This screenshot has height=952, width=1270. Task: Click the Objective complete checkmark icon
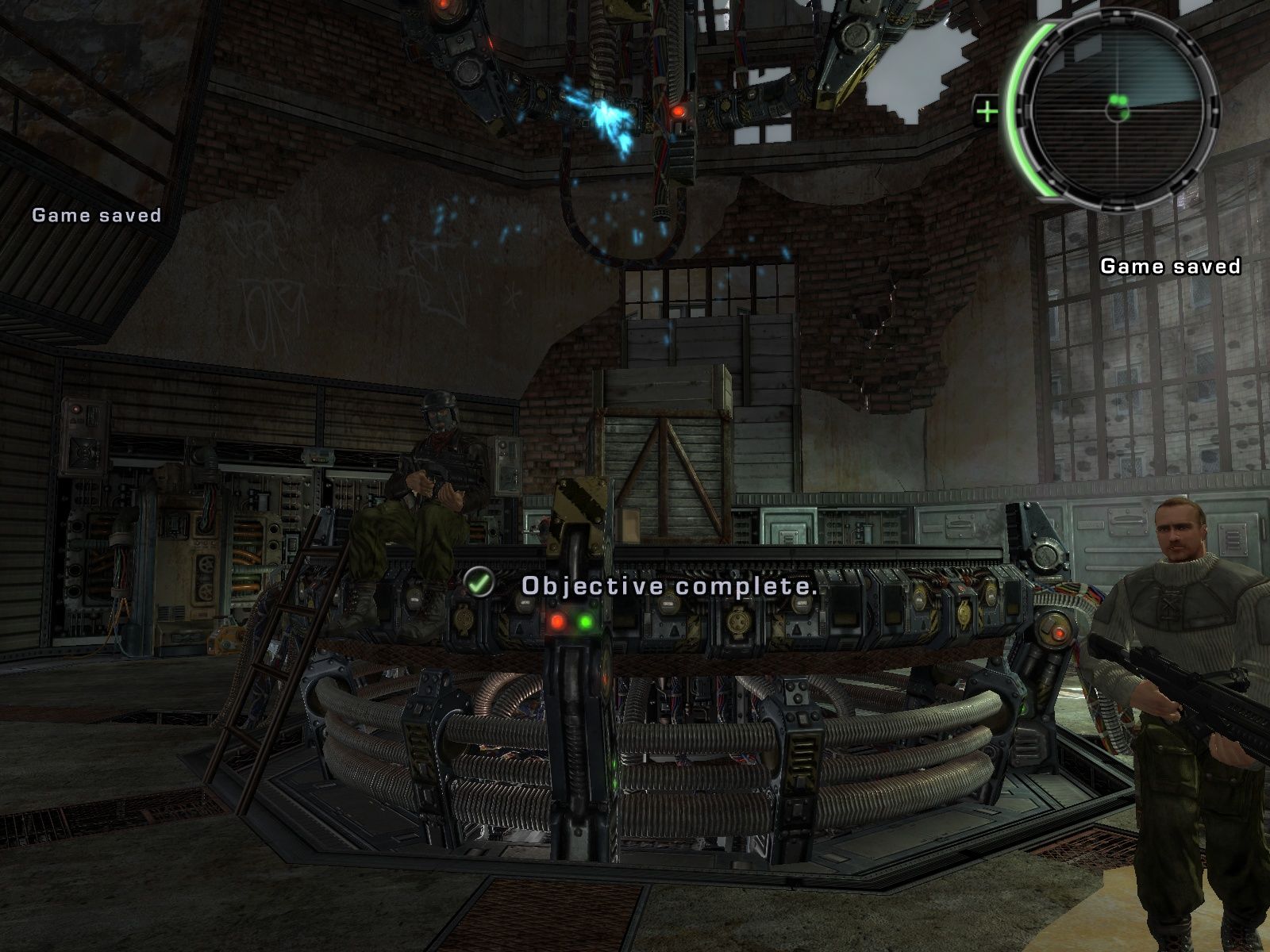479,583
